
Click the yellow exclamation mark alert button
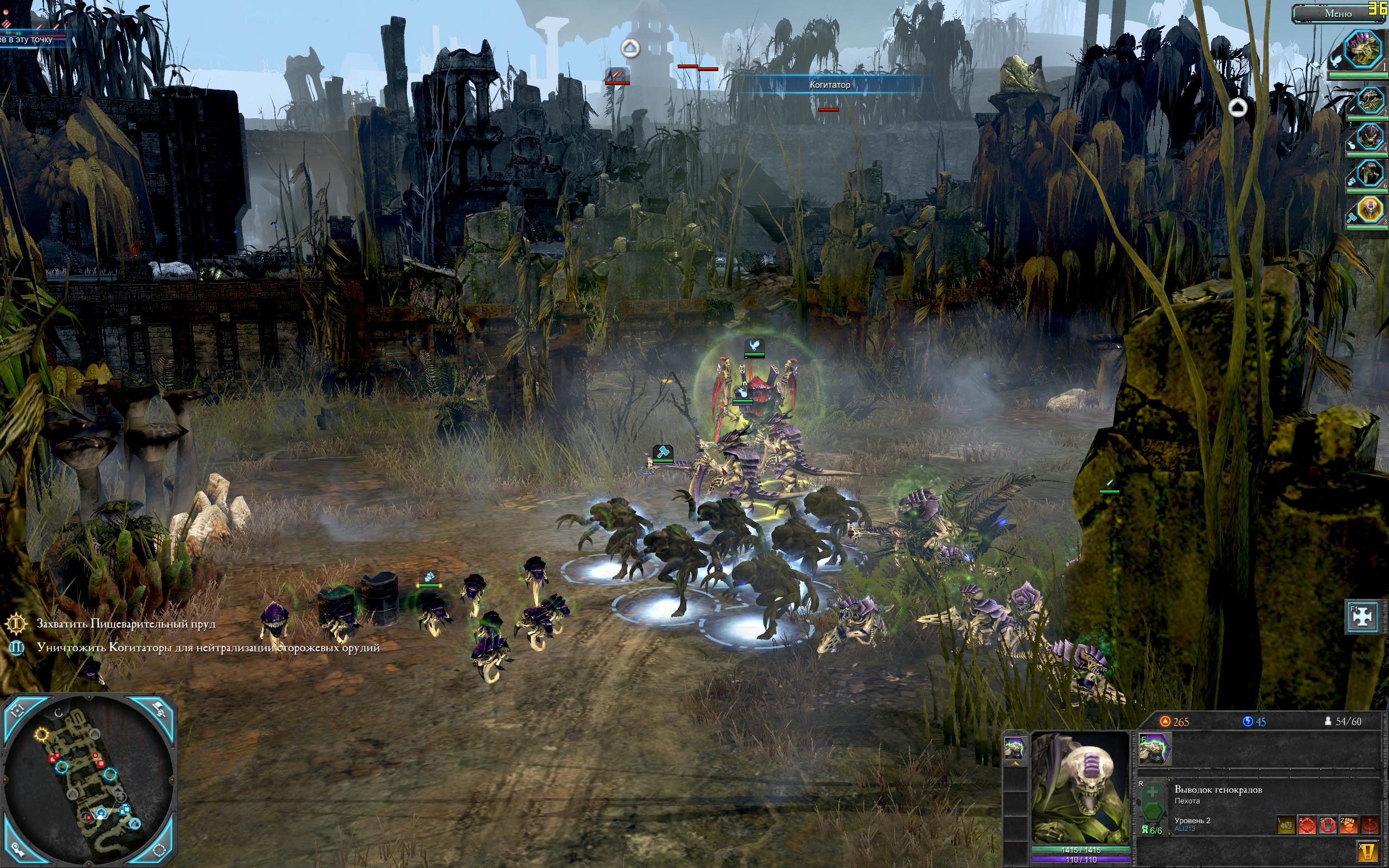[x=1368, y=851]
